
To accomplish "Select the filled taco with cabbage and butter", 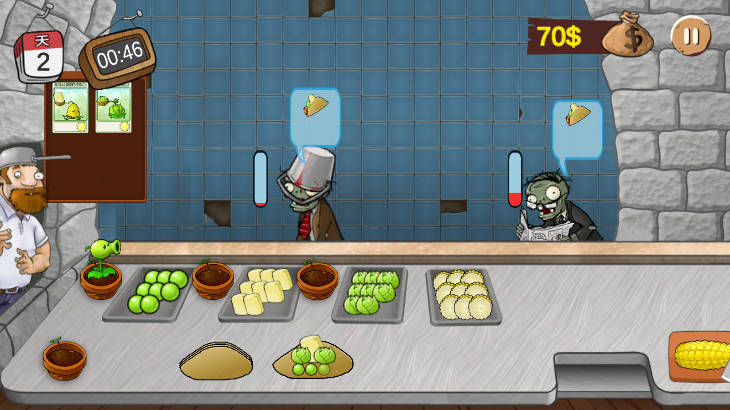I will click(313, 358).
